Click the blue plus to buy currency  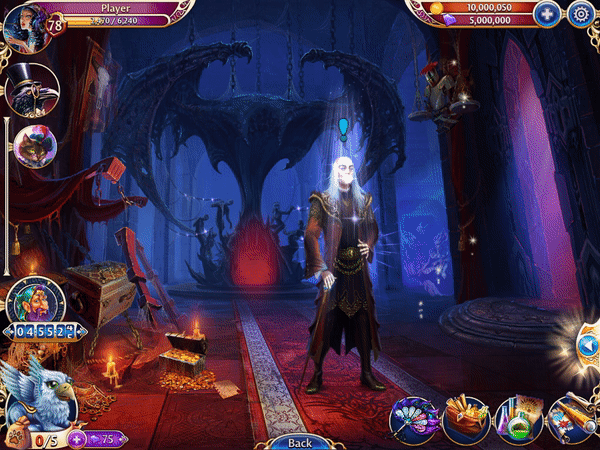(546, 14)
